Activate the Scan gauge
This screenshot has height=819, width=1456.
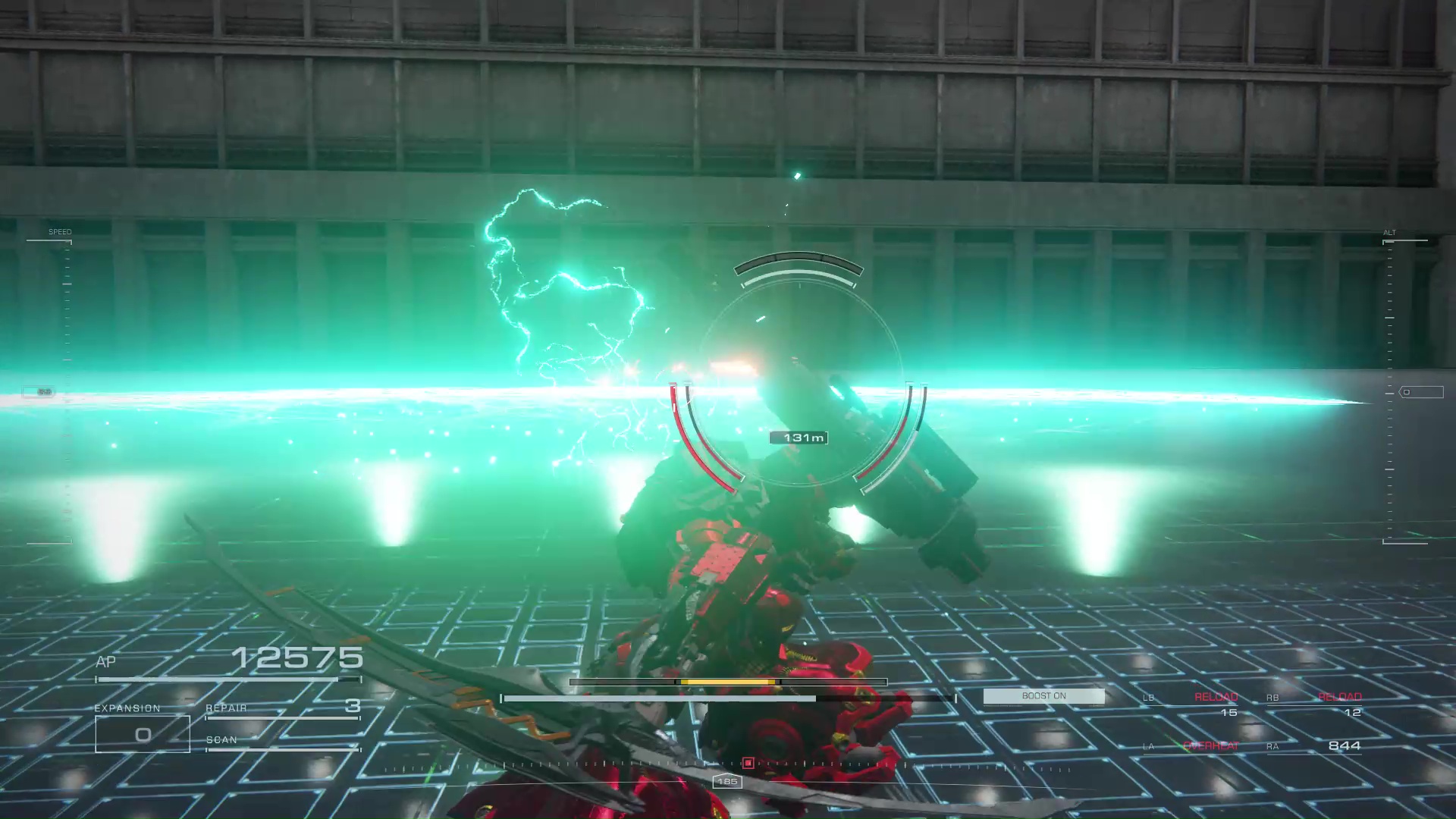282,742
